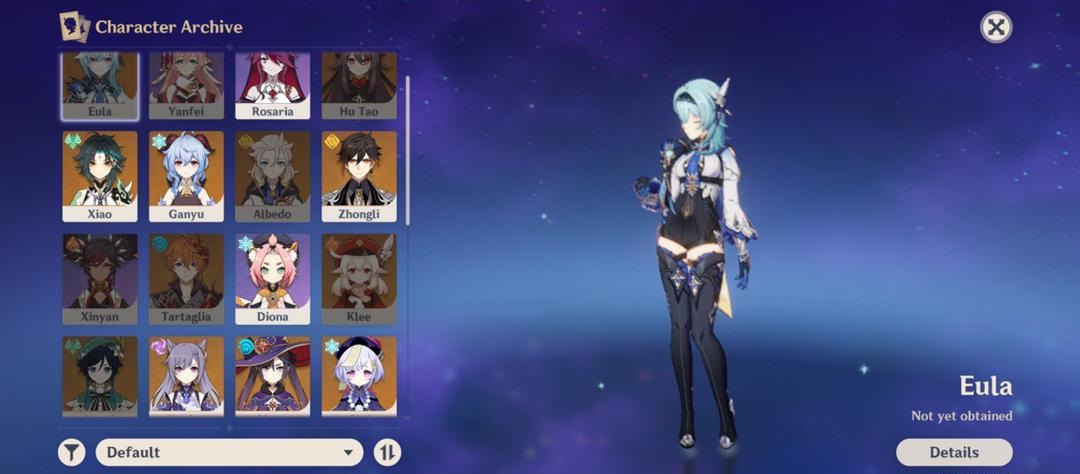This screenshot has width=1080, height=474.
Task: Close the Character Archive screen
Action: 995,27
